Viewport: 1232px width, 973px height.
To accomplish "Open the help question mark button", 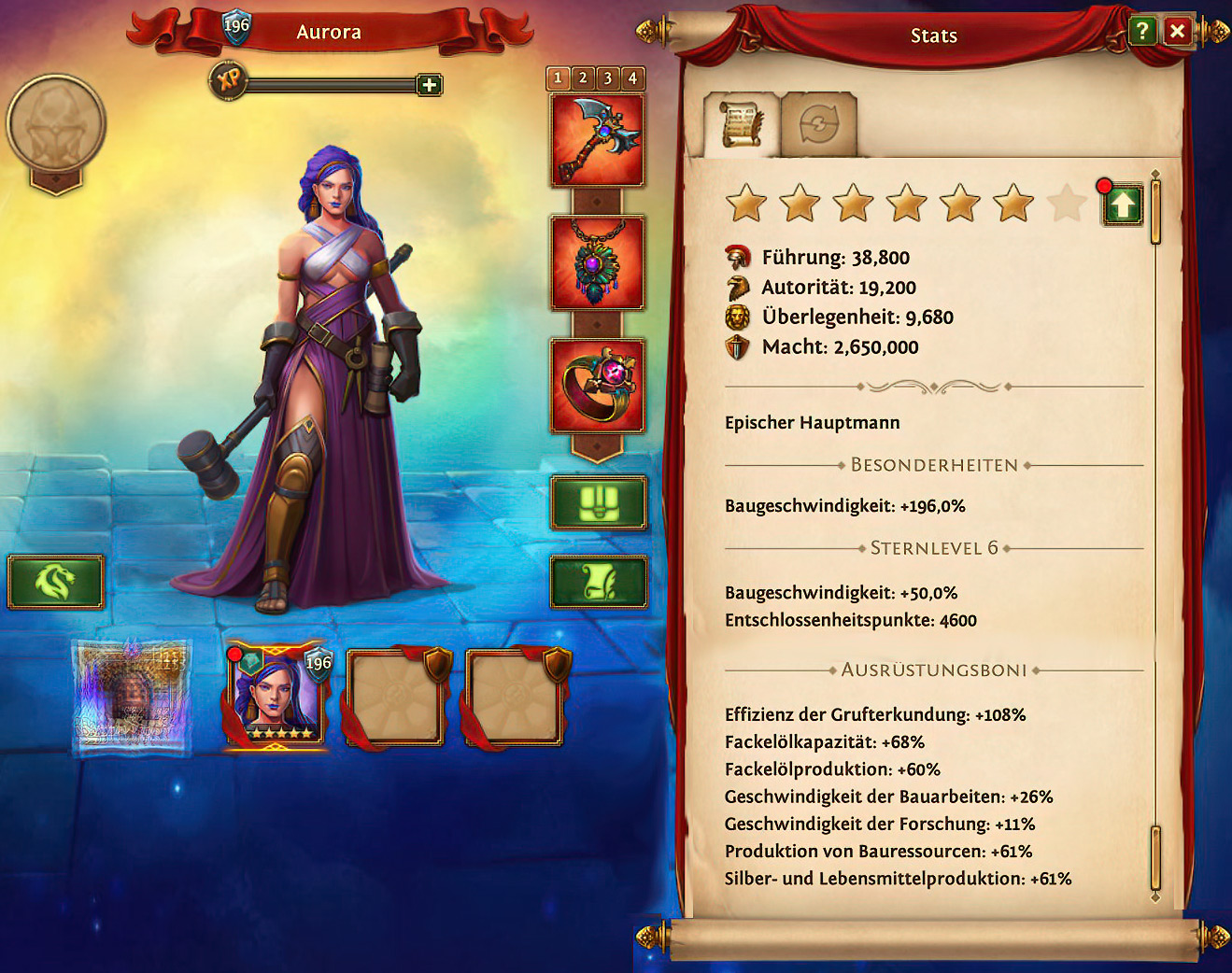I will [x=1141, y=32].
